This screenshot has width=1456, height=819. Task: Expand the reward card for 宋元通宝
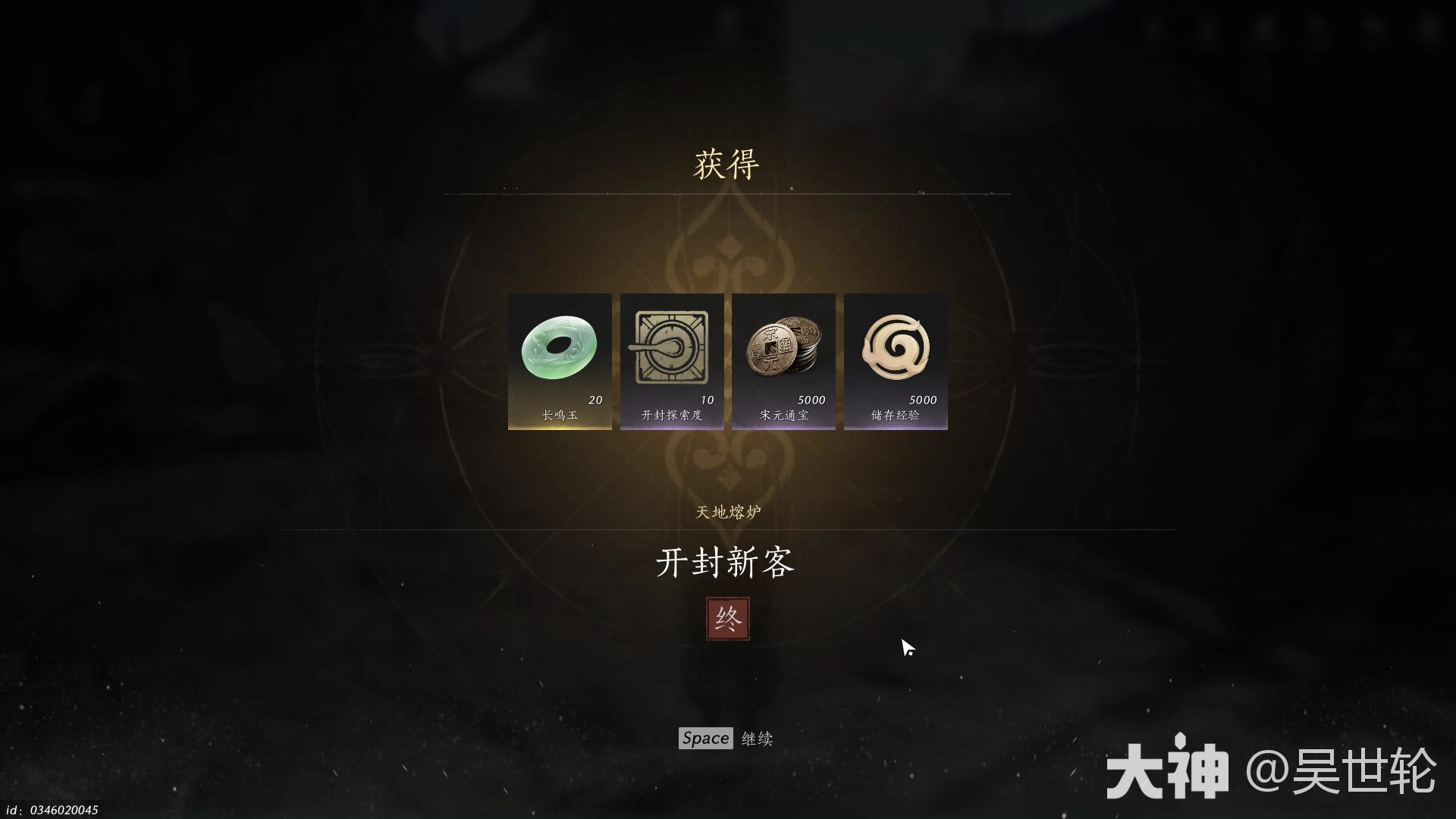point(783,360)
